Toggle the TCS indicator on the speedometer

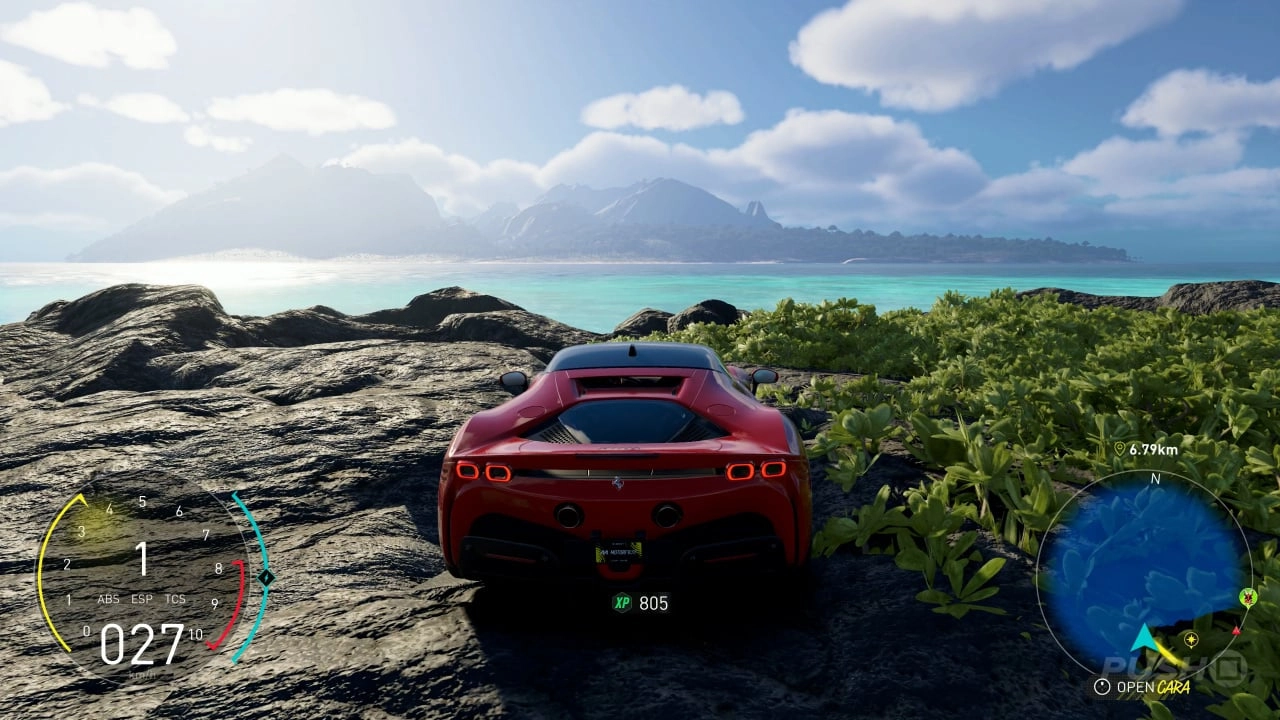coord(175,599)
